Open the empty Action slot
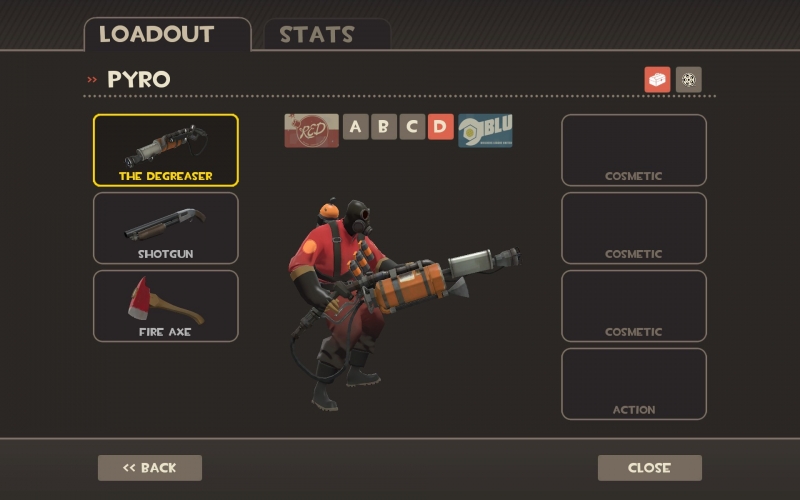The height and width of the screenshot is (500, 800). pos(634,384)
